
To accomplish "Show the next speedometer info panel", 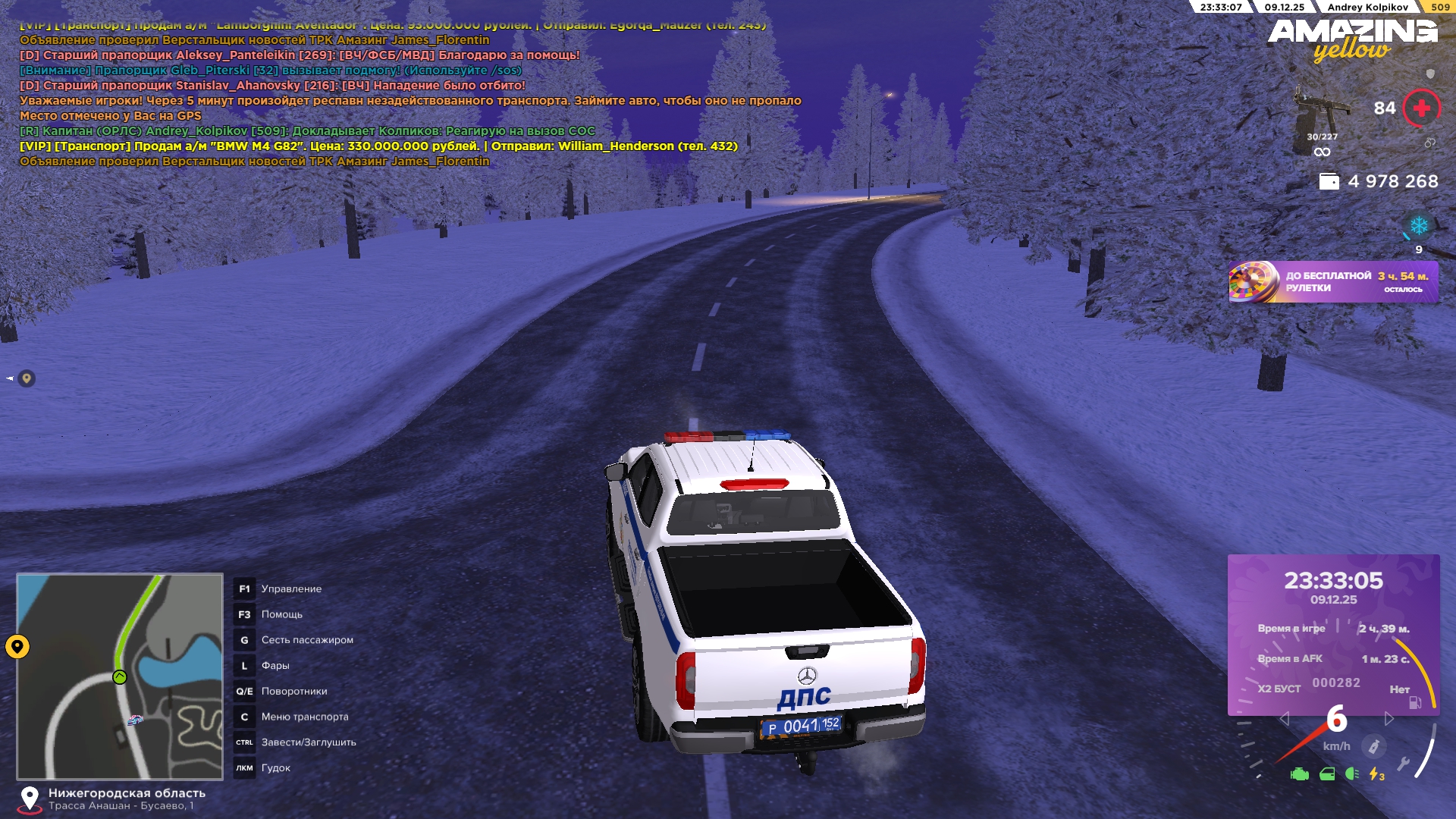I will [x=1389, y=719].
